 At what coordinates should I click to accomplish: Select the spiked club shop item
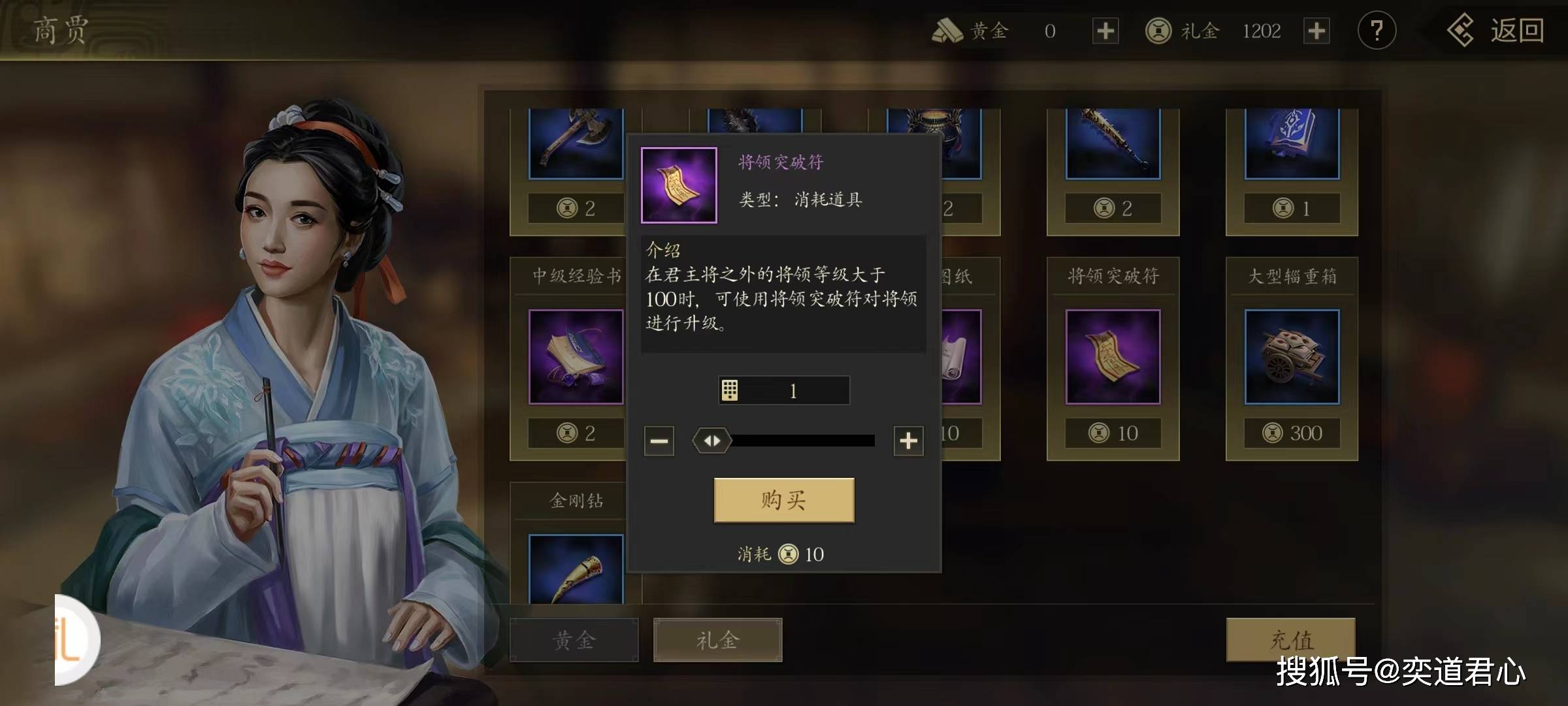1113,144
